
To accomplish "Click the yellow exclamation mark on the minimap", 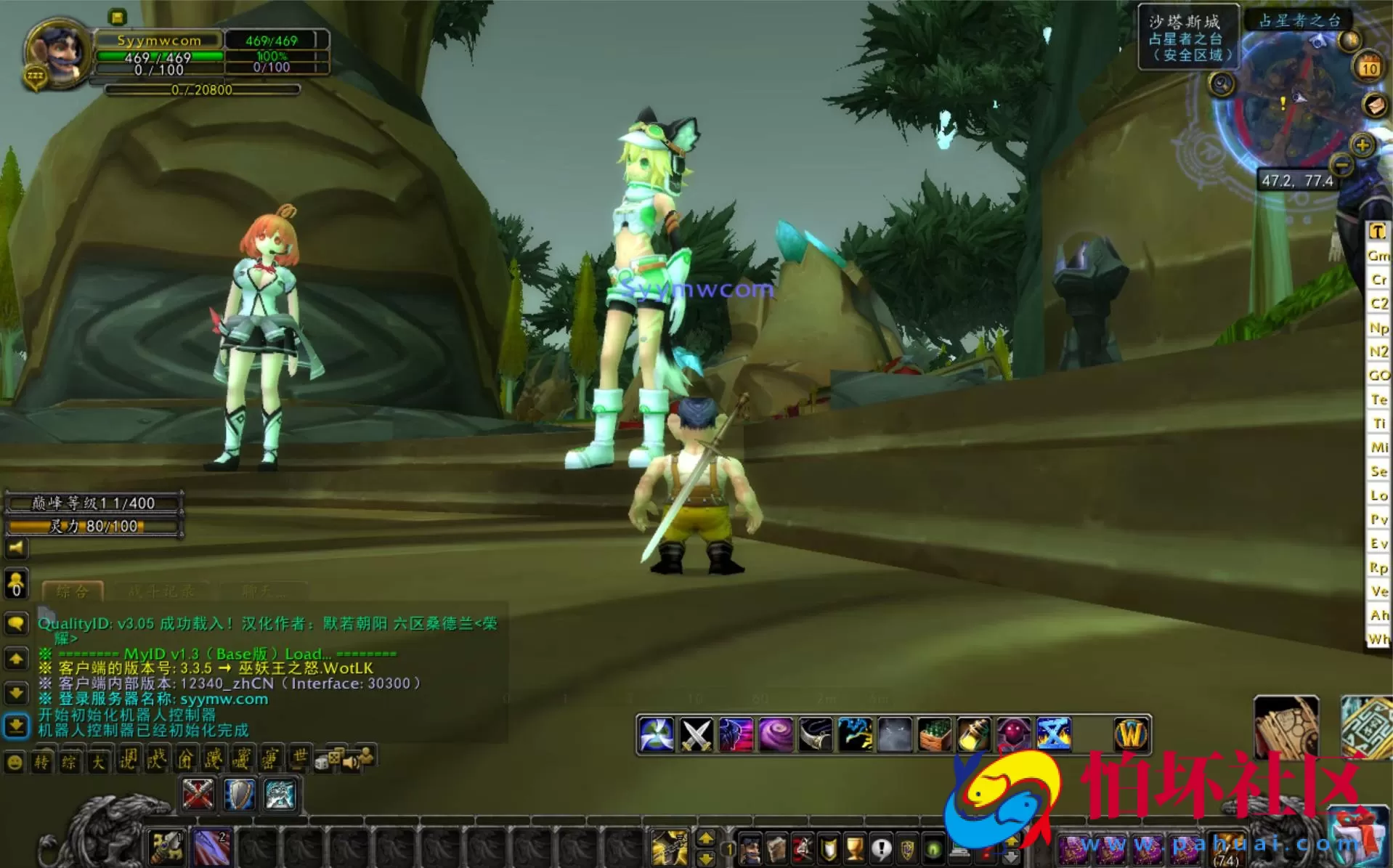I will tap(1283, 104).
